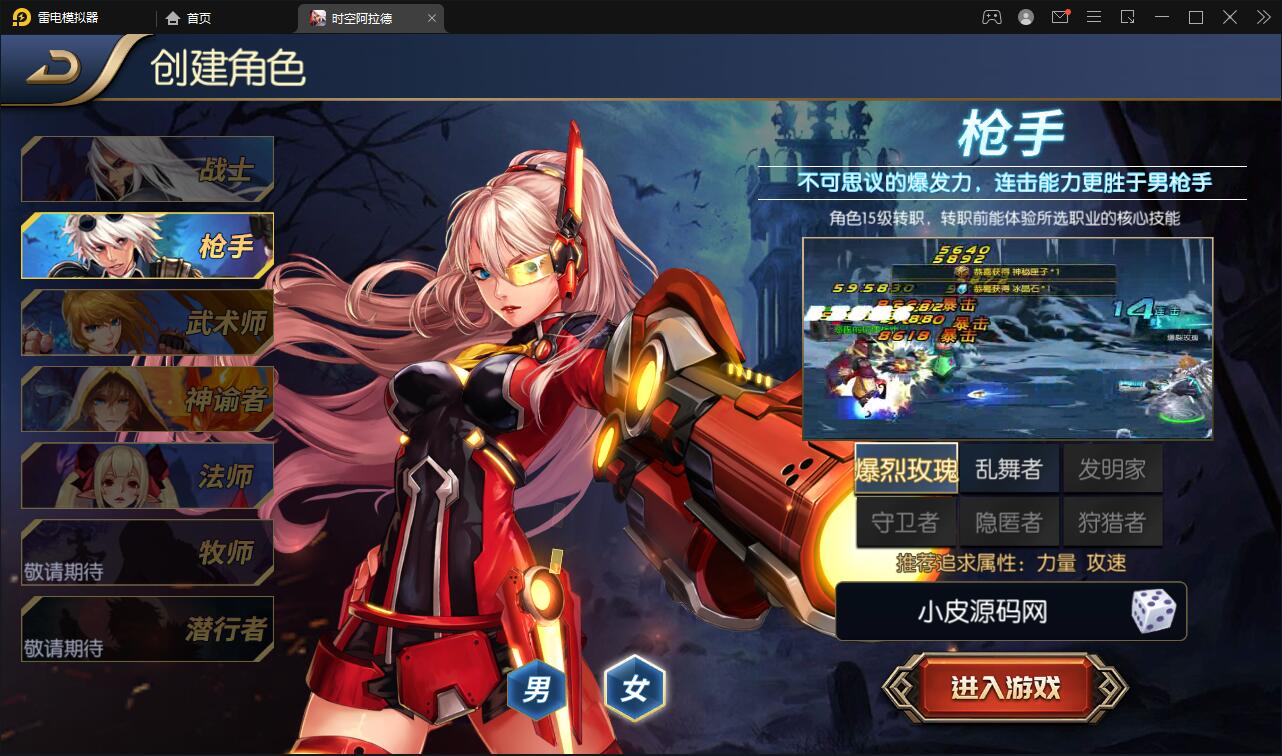Select the 男 gender option
Image resolution: width=1282 pixels, height=756 pixels.
click(536, 689)
